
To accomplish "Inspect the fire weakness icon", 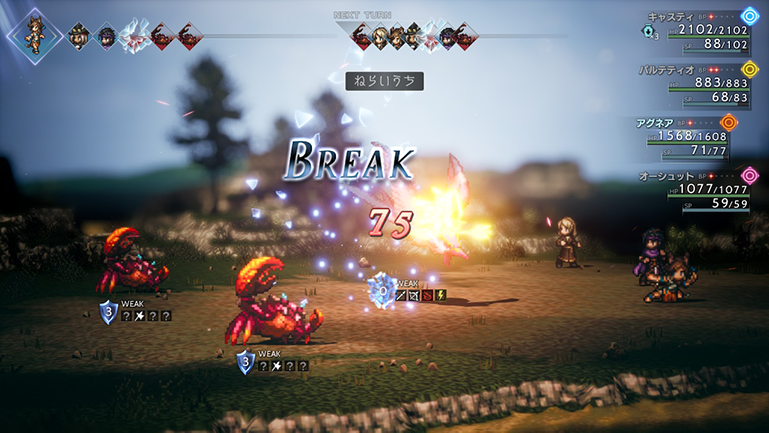I will (428, 295).
